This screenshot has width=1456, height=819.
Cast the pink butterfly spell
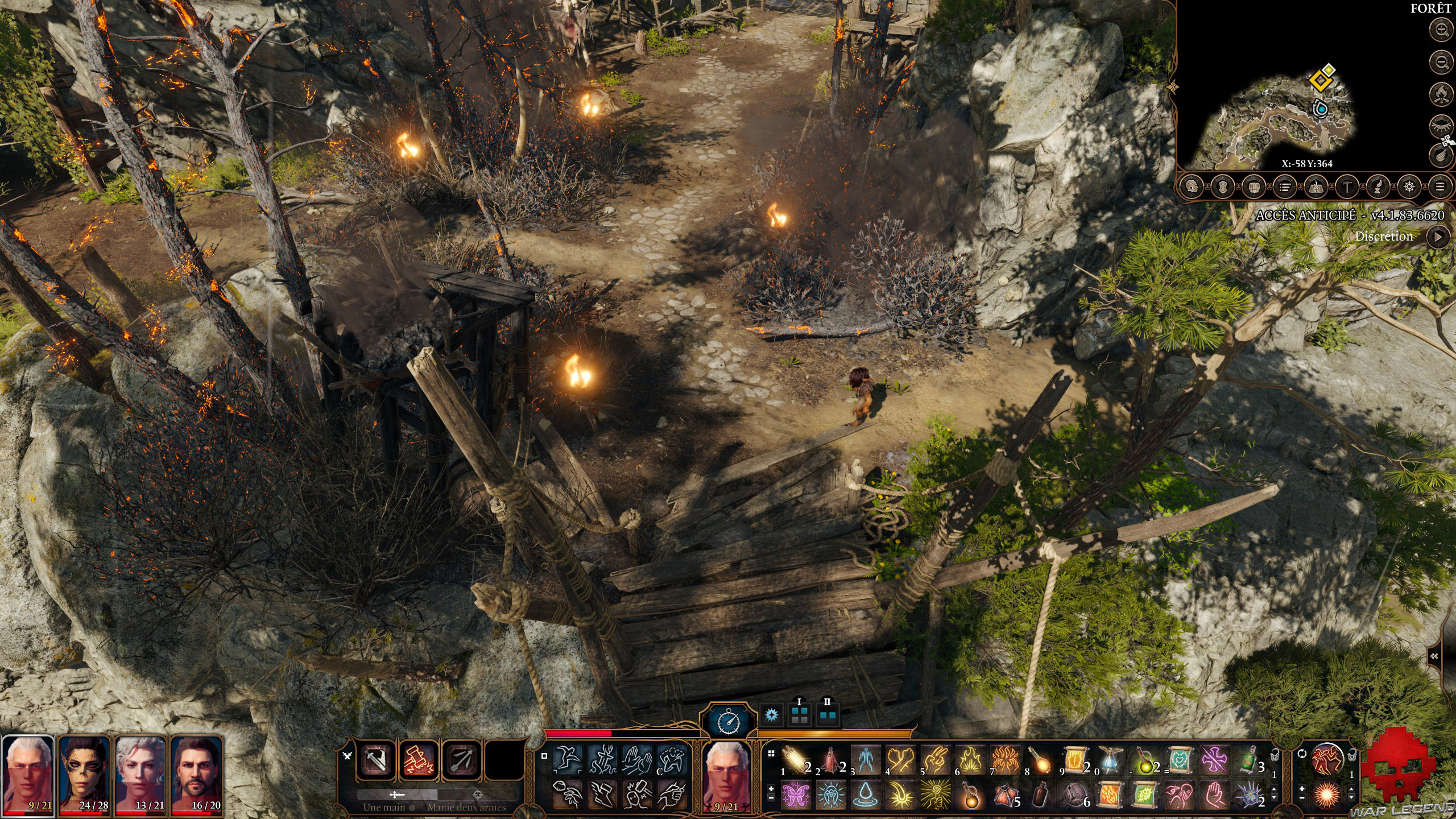coord(795,795)
